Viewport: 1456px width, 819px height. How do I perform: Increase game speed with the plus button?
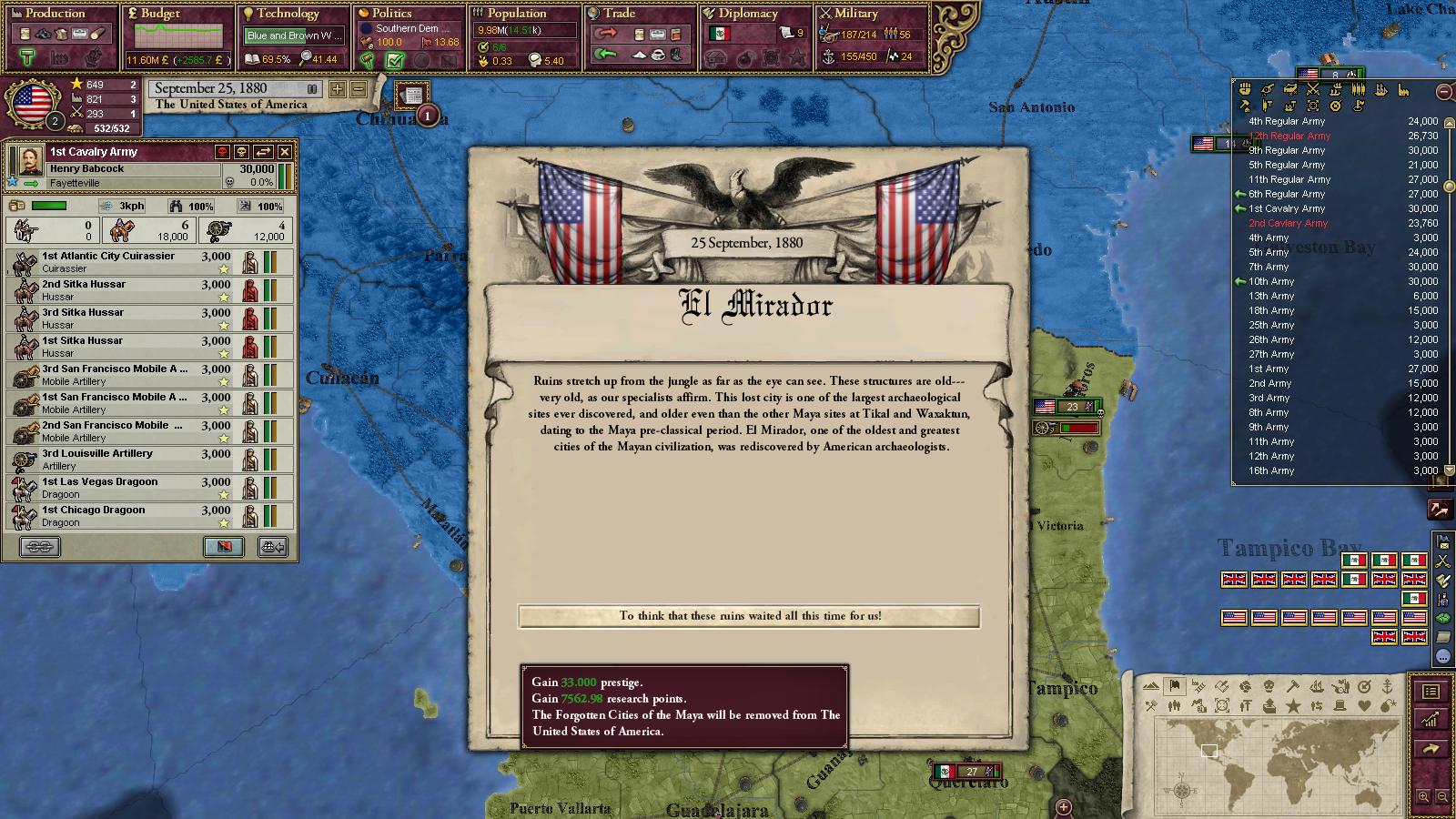338,89
